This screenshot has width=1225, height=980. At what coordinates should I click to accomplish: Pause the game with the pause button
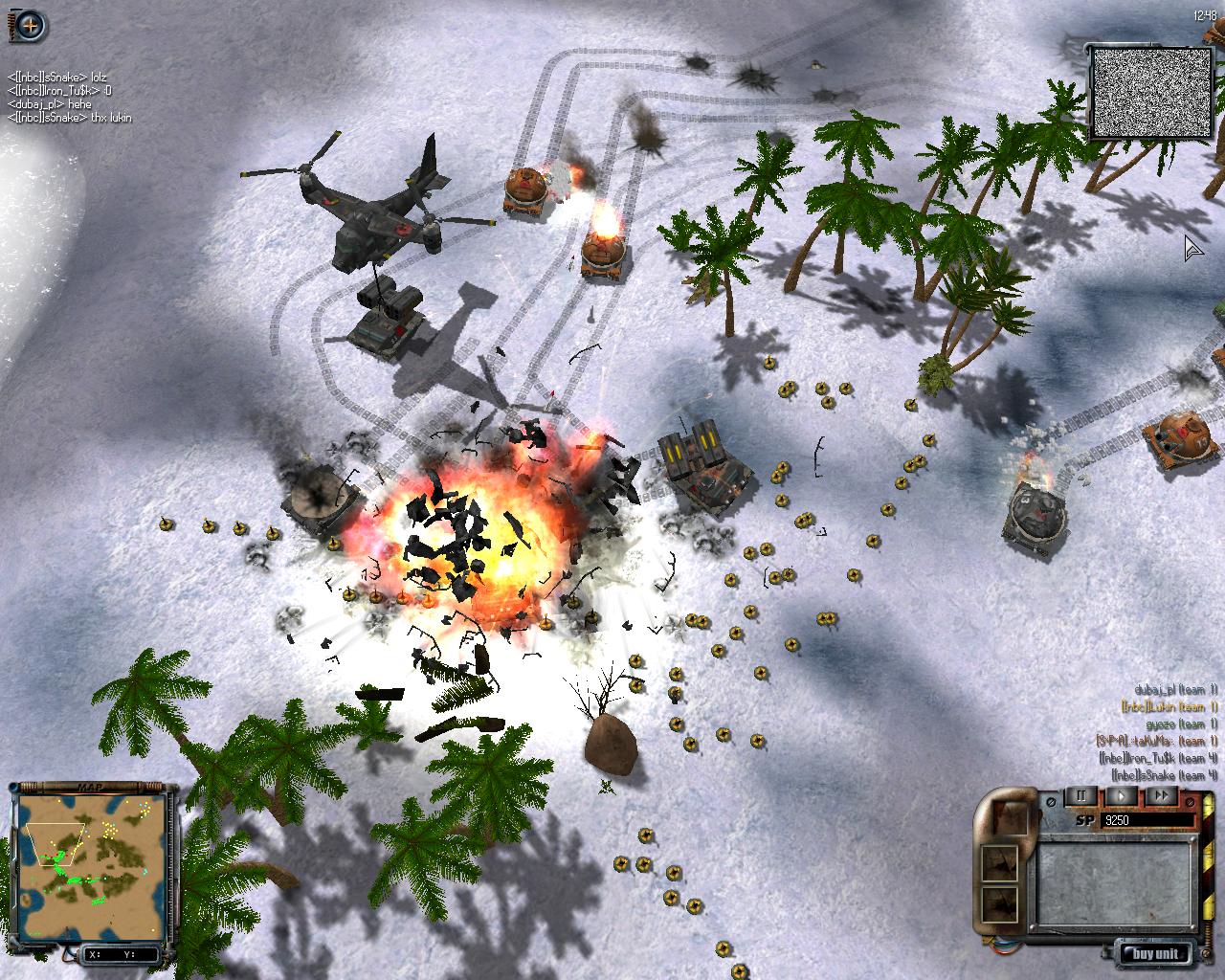coord(1081,795)
